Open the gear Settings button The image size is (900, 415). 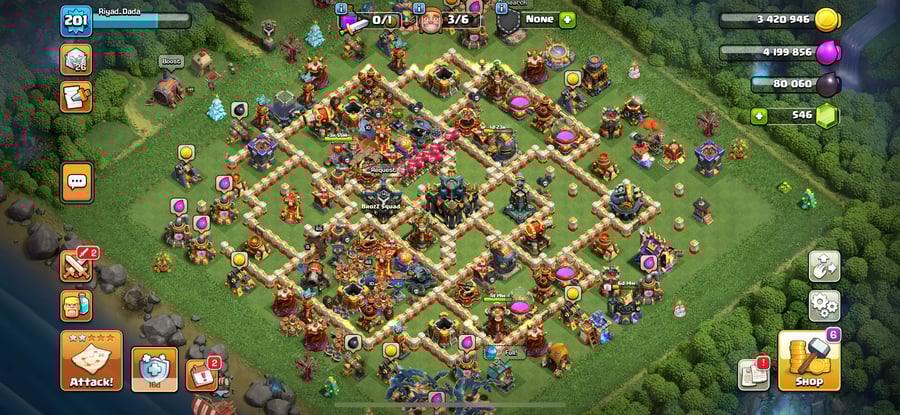[x=824, y=305]
